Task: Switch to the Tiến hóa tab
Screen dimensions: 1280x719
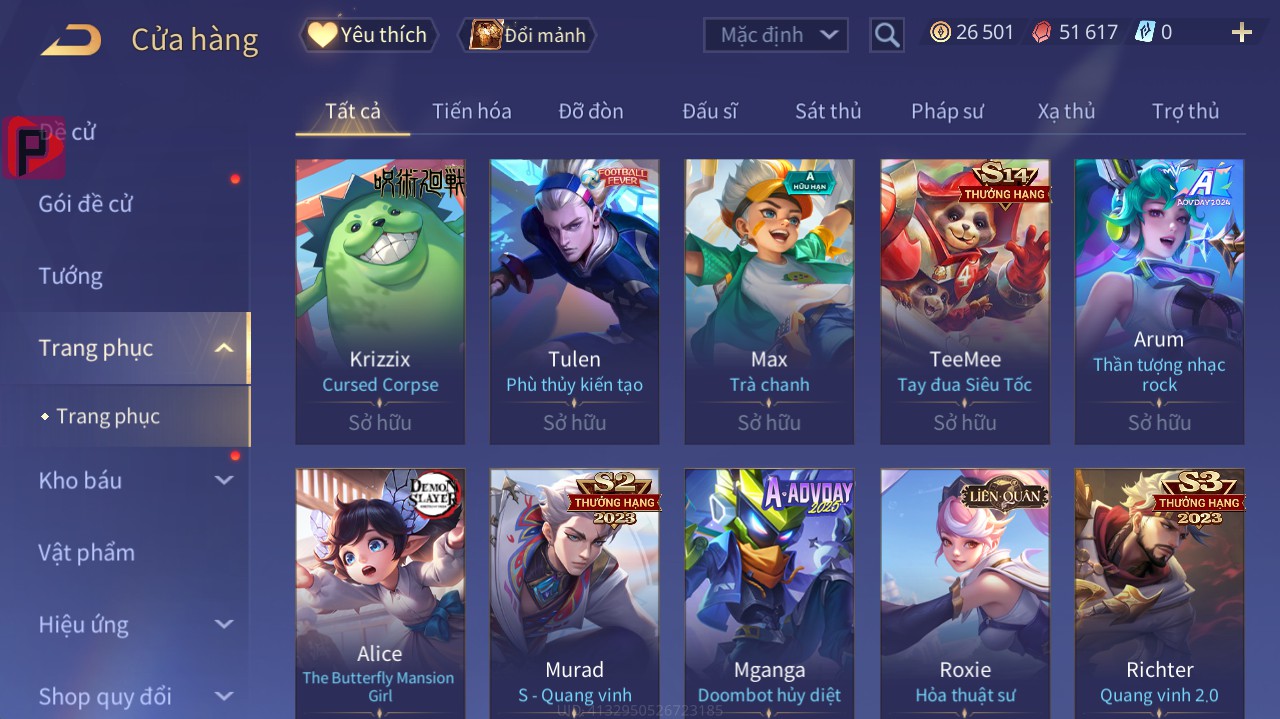Action: [471, 111]
